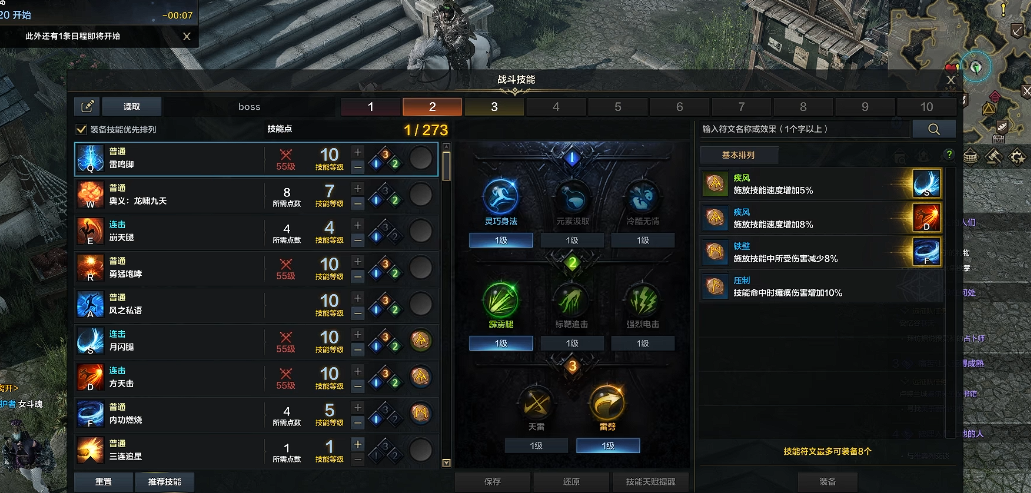The image size is (1031, 493).
Task: Click the rune search magnifier button
Action: [935, 129]
